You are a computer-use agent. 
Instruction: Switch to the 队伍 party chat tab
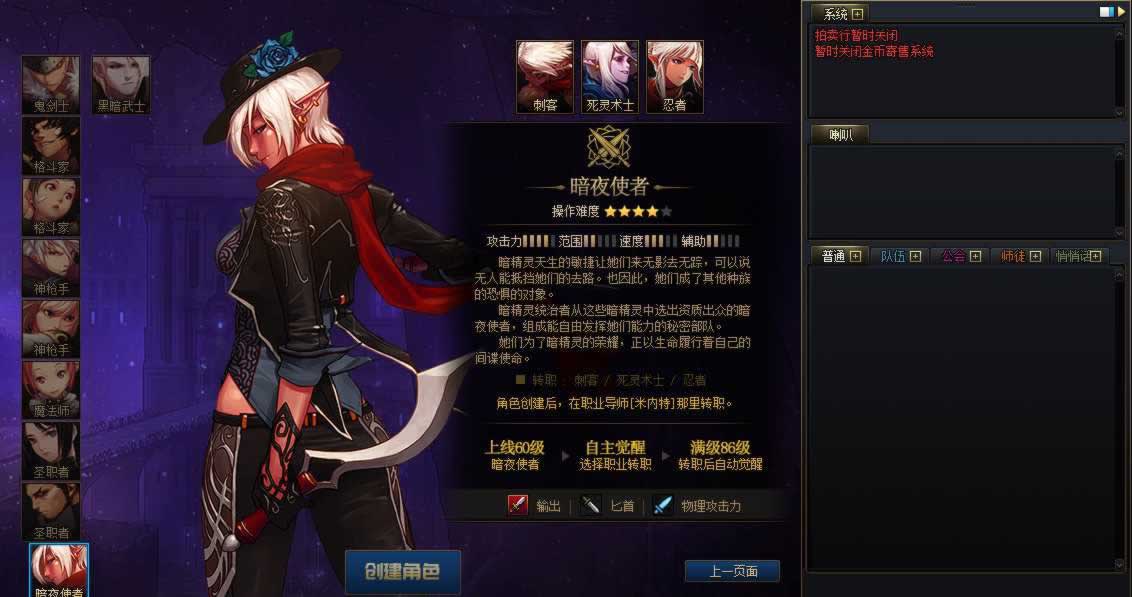click(x=893, y=256)
